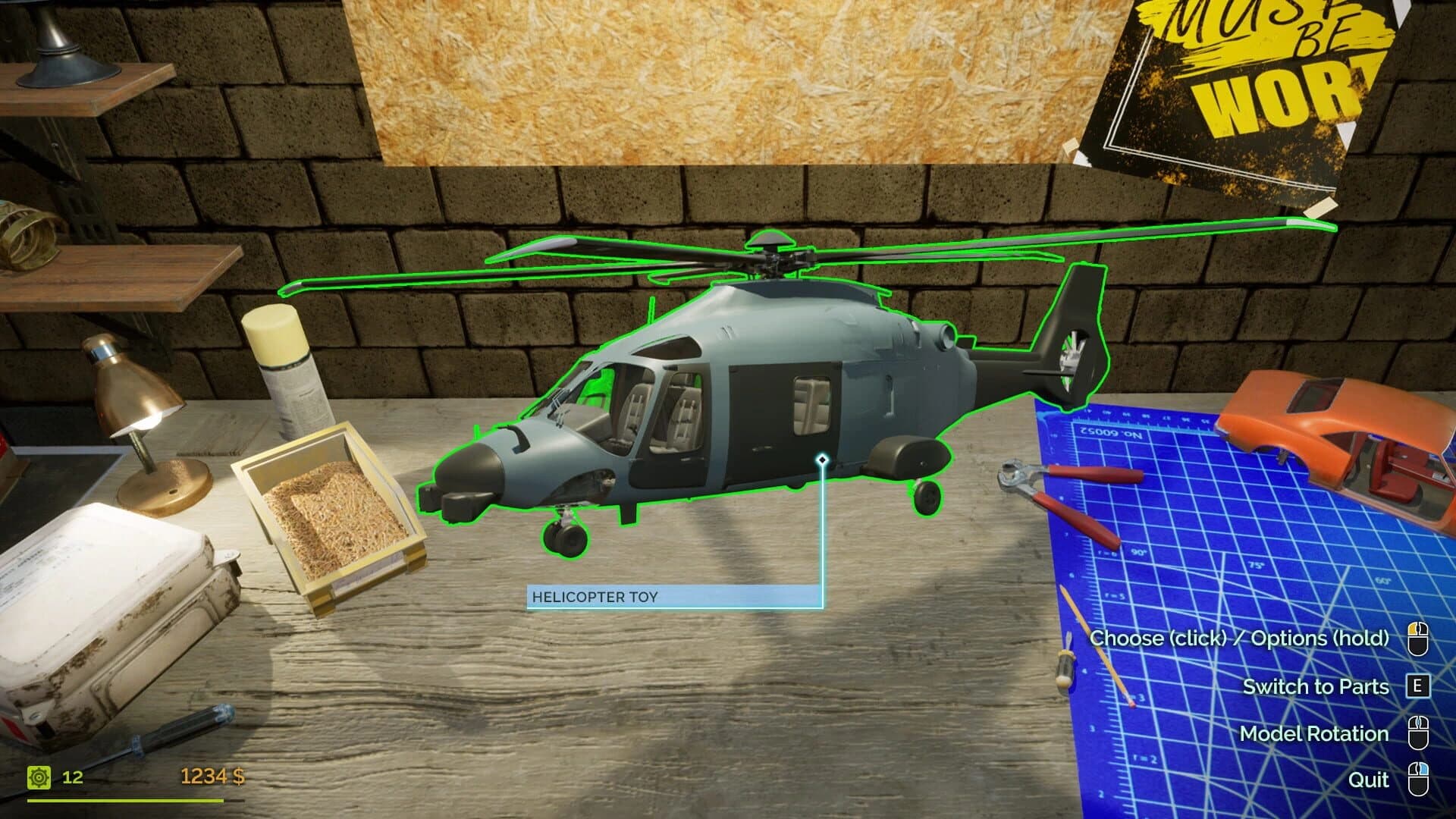Click the diamond selection marker on the helicopter
The image size is (1456, 819).
(x=821, y=458)
